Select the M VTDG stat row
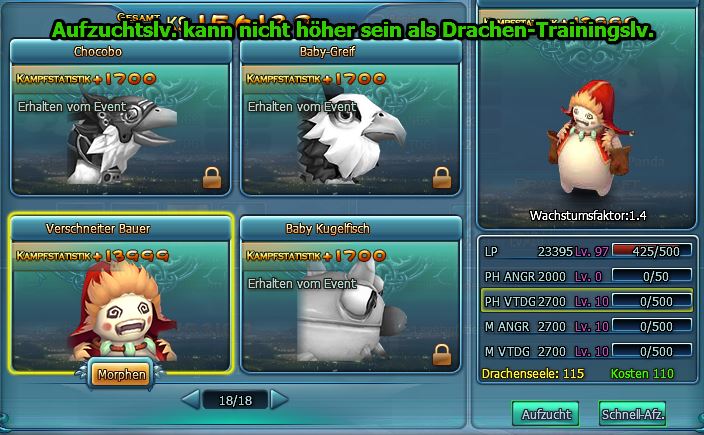Viewport: 704px width, 435px height. [587, 351]
